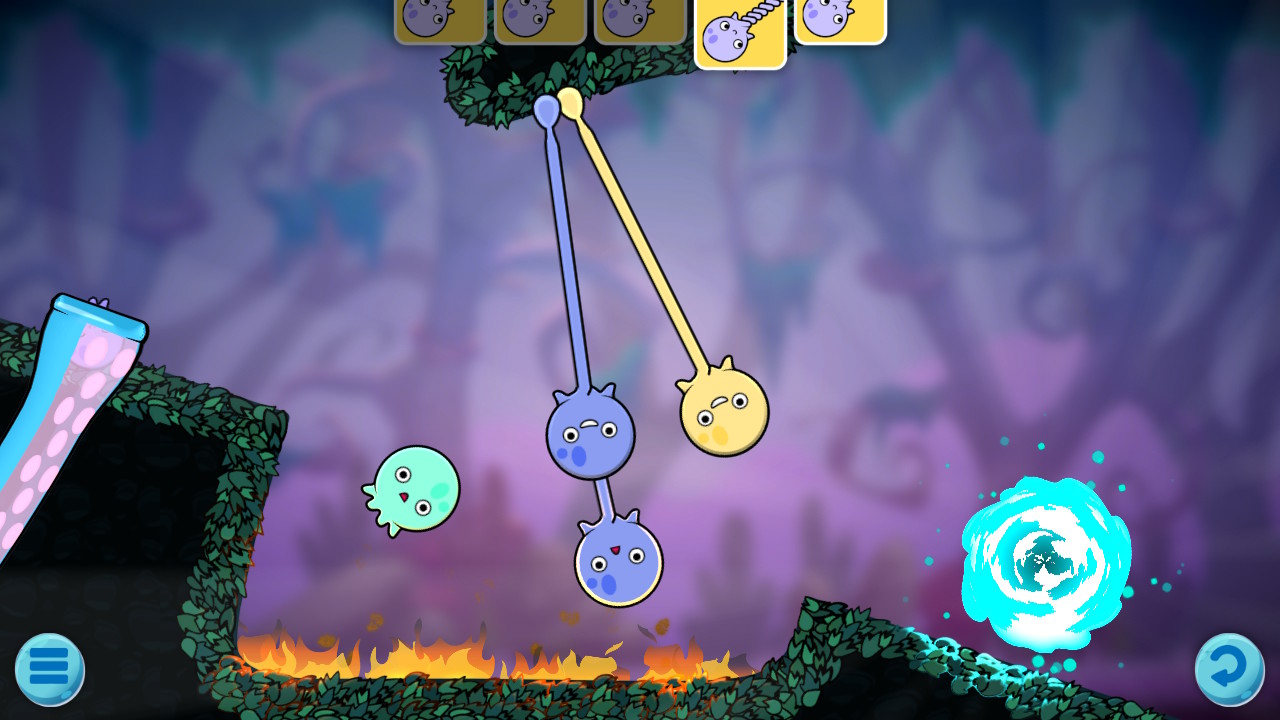The height and width of the screenshot is (720, 1280).
Task: Toggle the currently selected critter type
Action: click(740, 30)
